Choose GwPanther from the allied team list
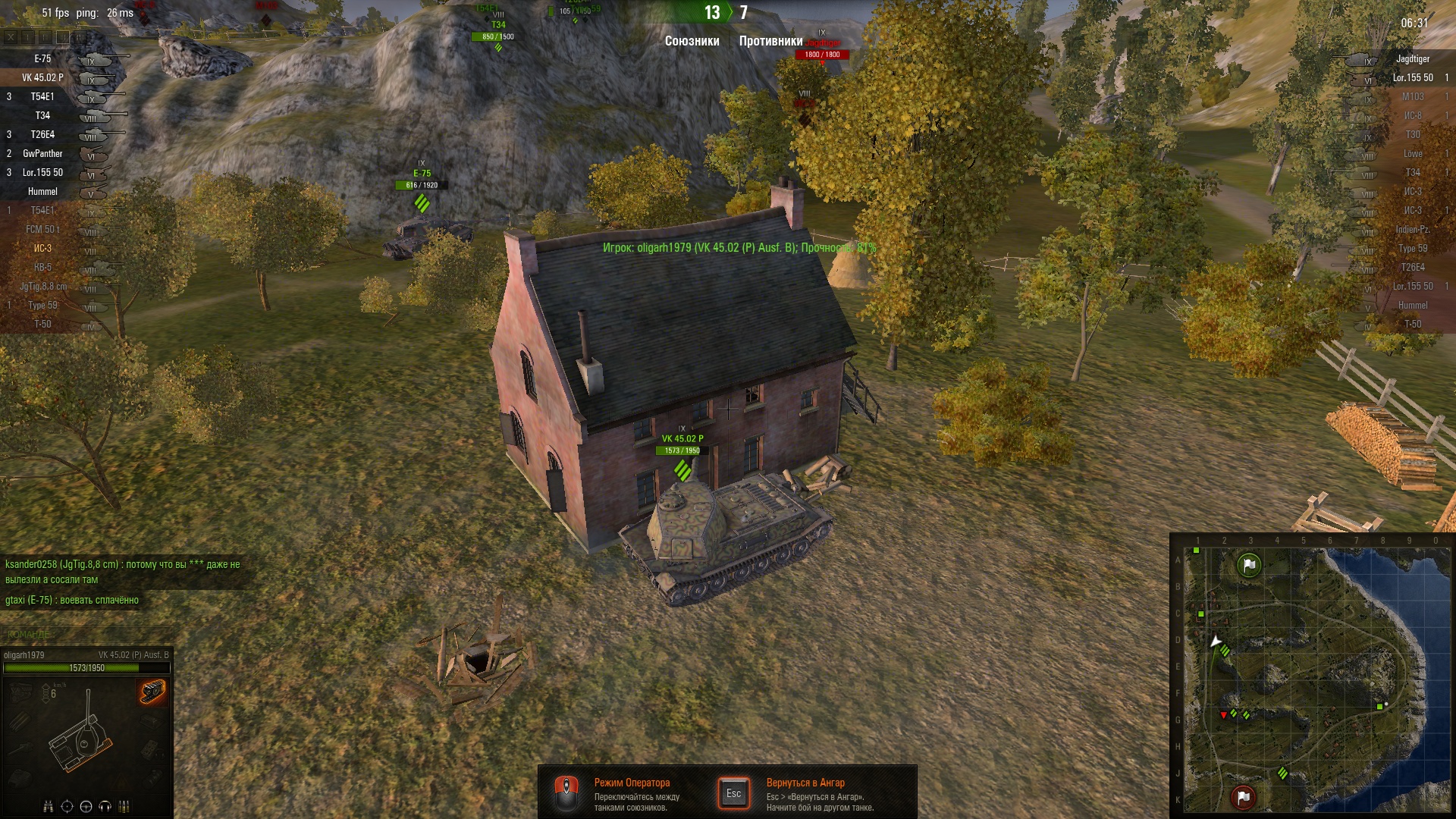The height and width of the screenshot is (819, 1456). pyautogui.click(x=43, y=154)
